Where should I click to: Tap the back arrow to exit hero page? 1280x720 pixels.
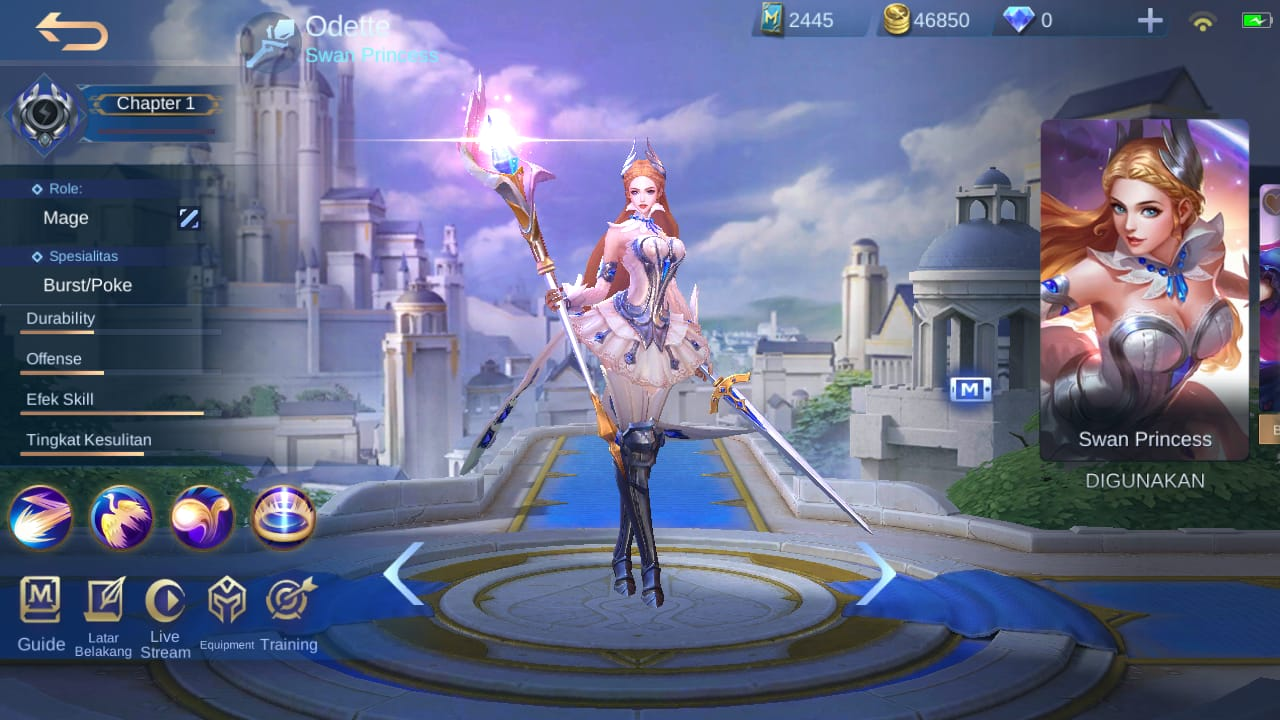tap(68, 30)
